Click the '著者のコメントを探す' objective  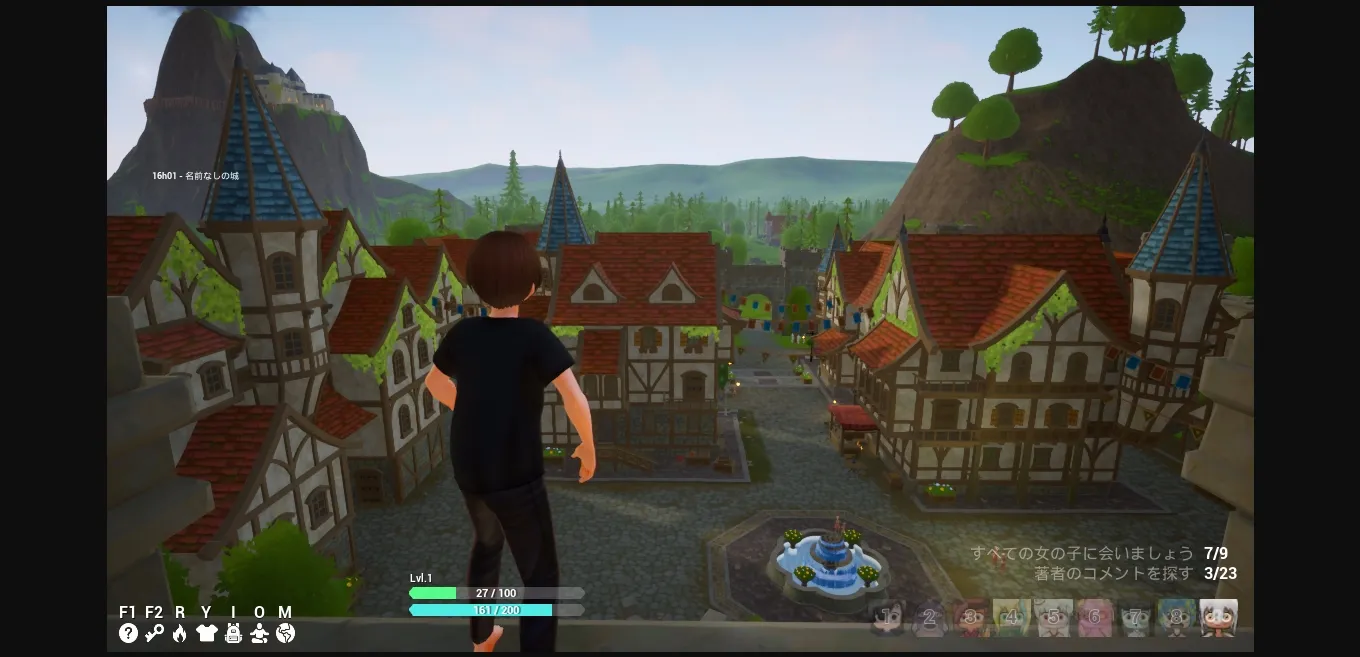(1113, 574)
